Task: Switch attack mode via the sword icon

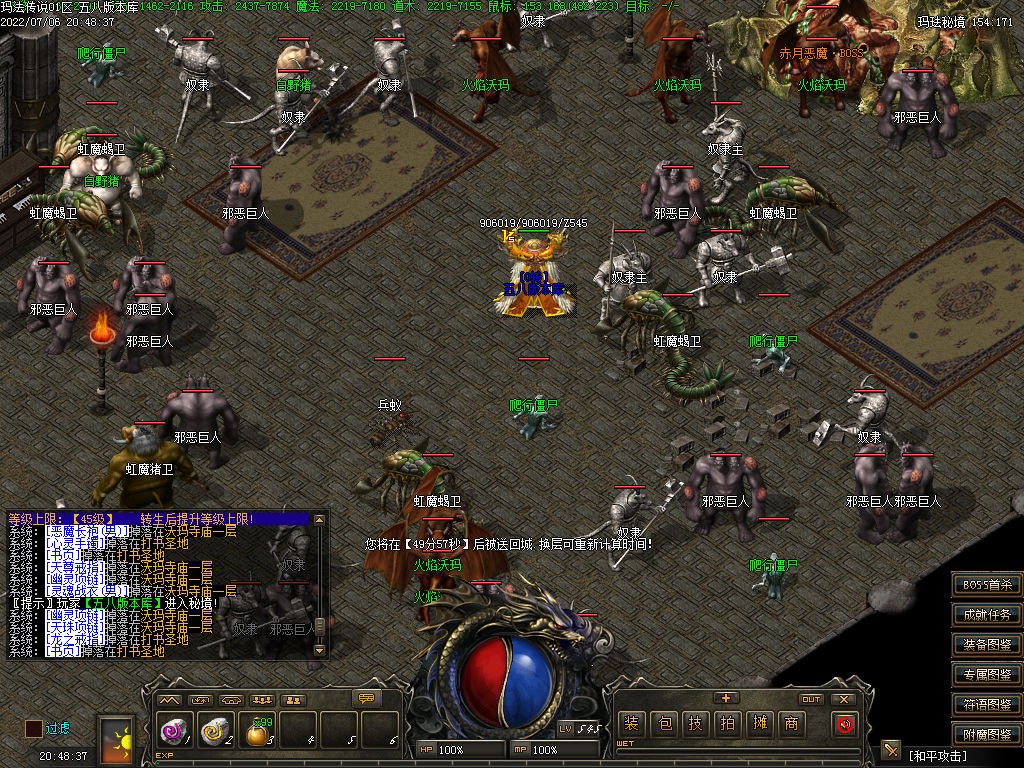Action: 891,751
